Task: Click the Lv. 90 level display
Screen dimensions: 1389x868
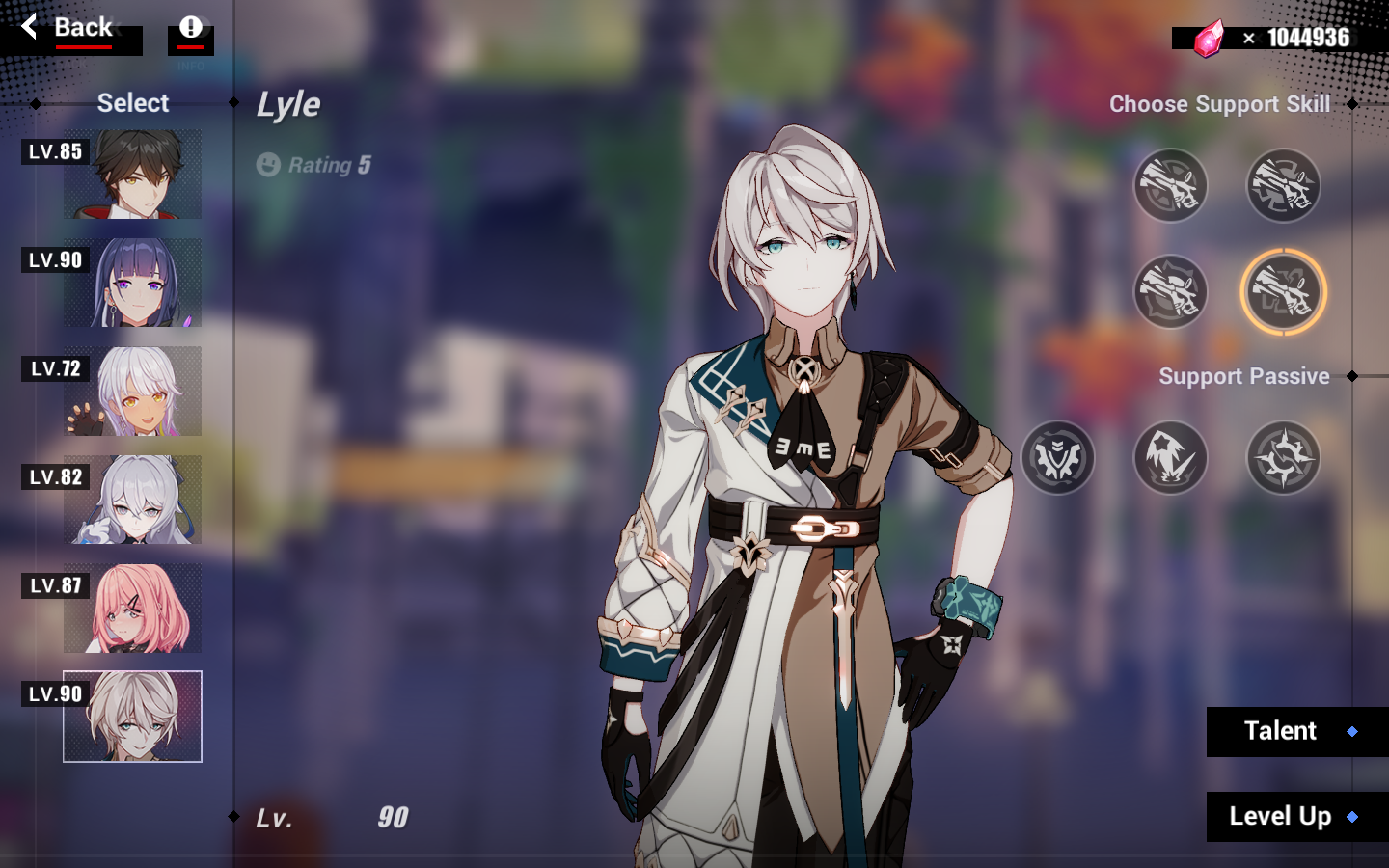Action: click(x=333, y=818)
